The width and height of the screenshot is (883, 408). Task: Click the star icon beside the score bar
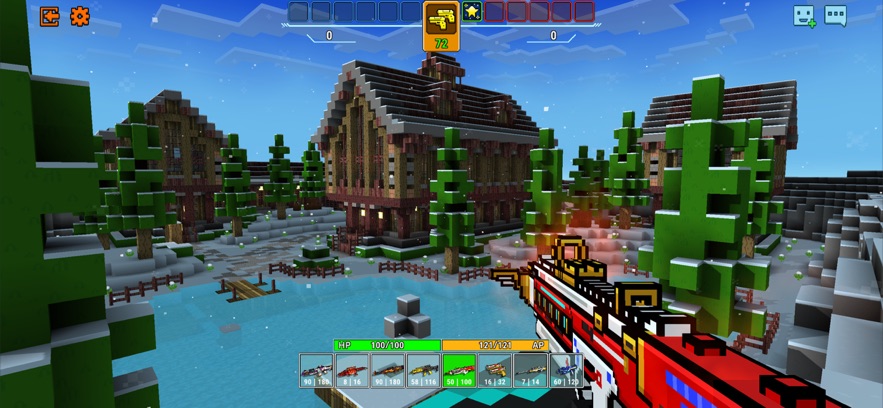click(x=472, y=12)
